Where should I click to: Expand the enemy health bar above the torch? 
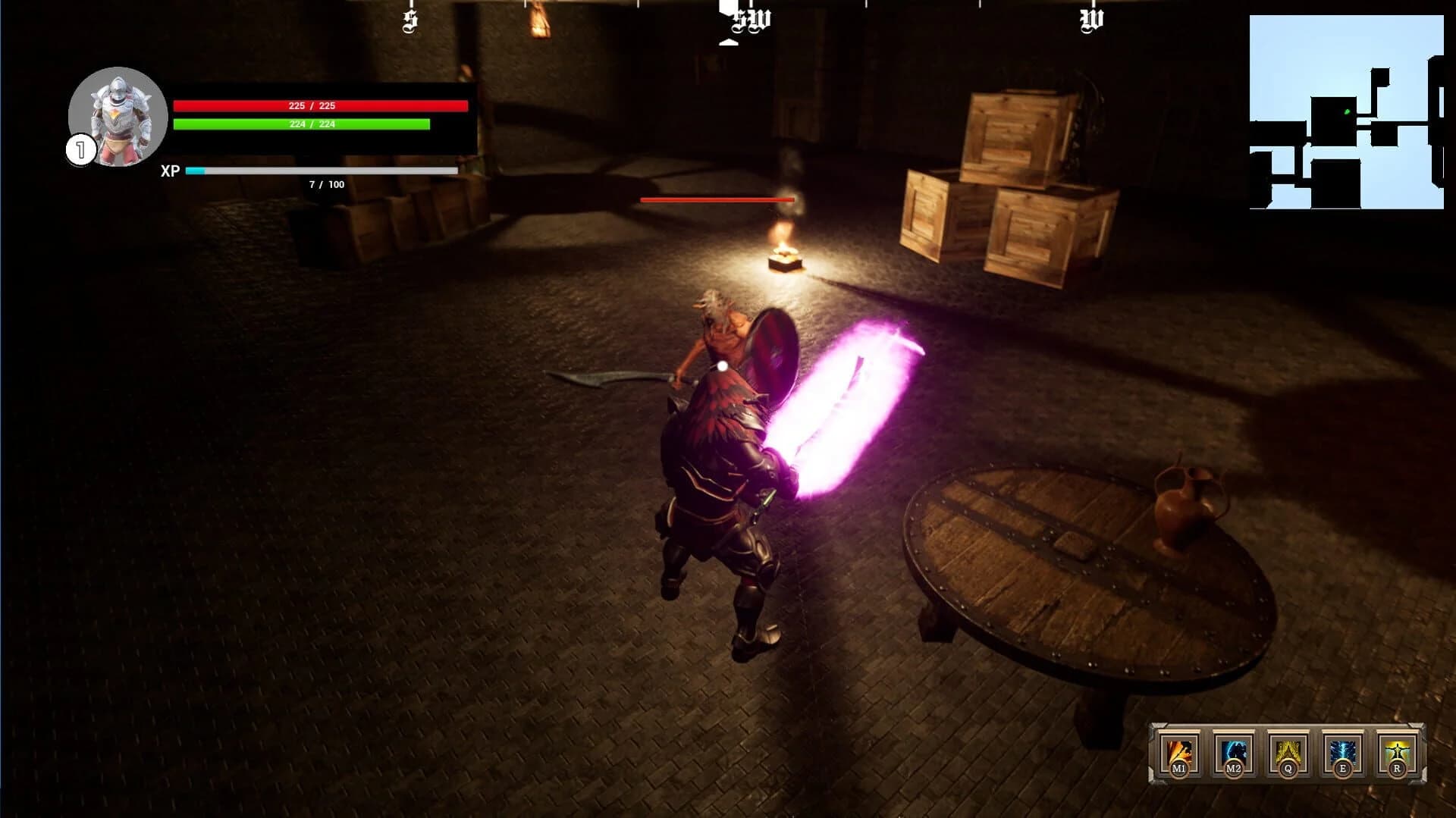pos(716,199)
